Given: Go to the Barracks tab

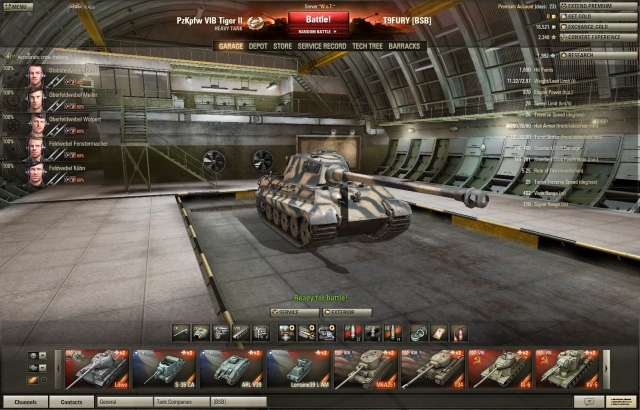Looking at the screenshot, I should pos(406,46).
